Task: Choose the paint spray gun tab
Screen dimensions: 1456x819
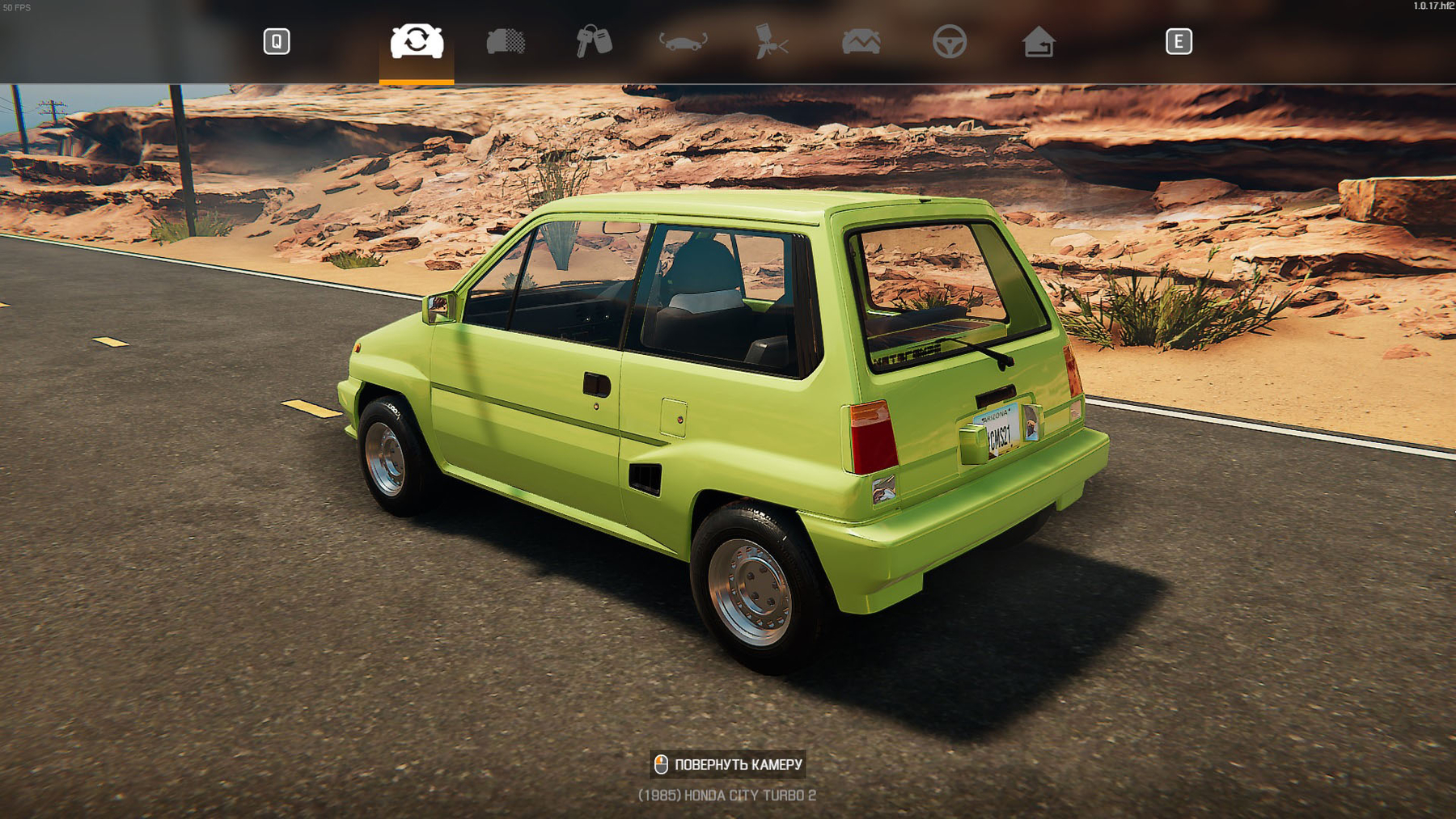Action: [771, 41]
